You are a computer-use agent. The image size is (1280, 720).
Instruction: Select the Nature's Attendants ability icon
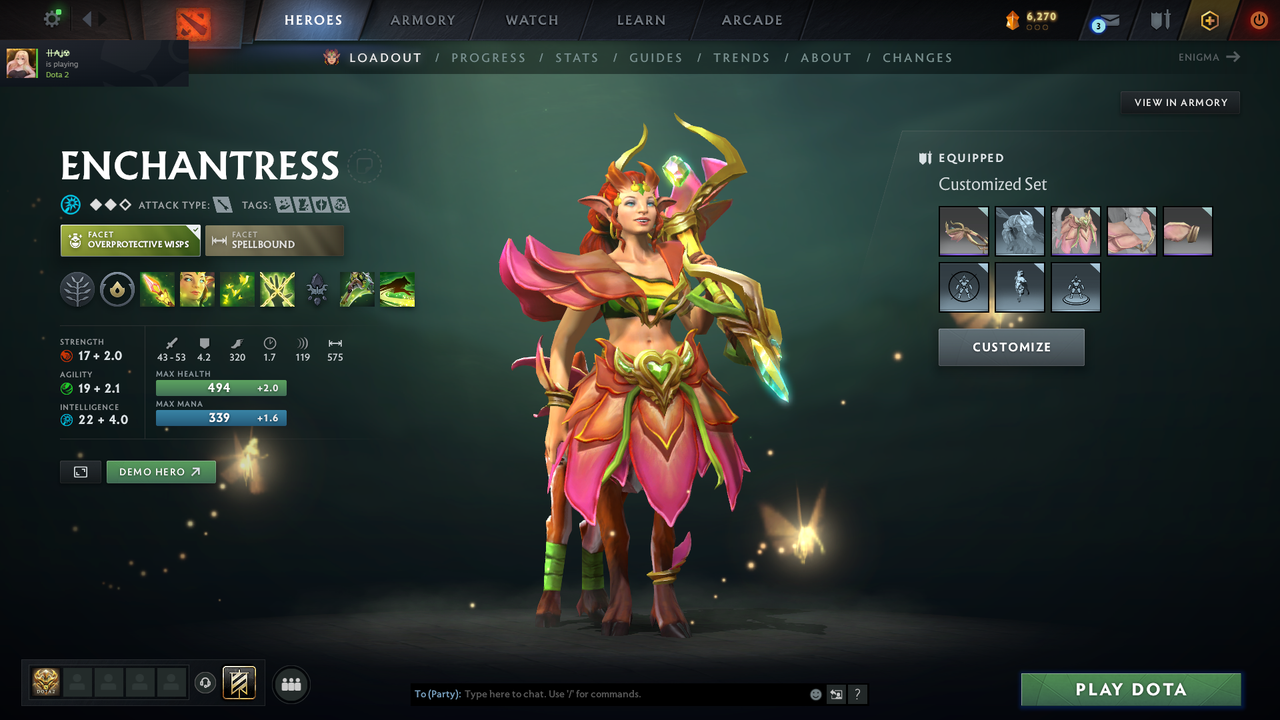click(237, 289)
